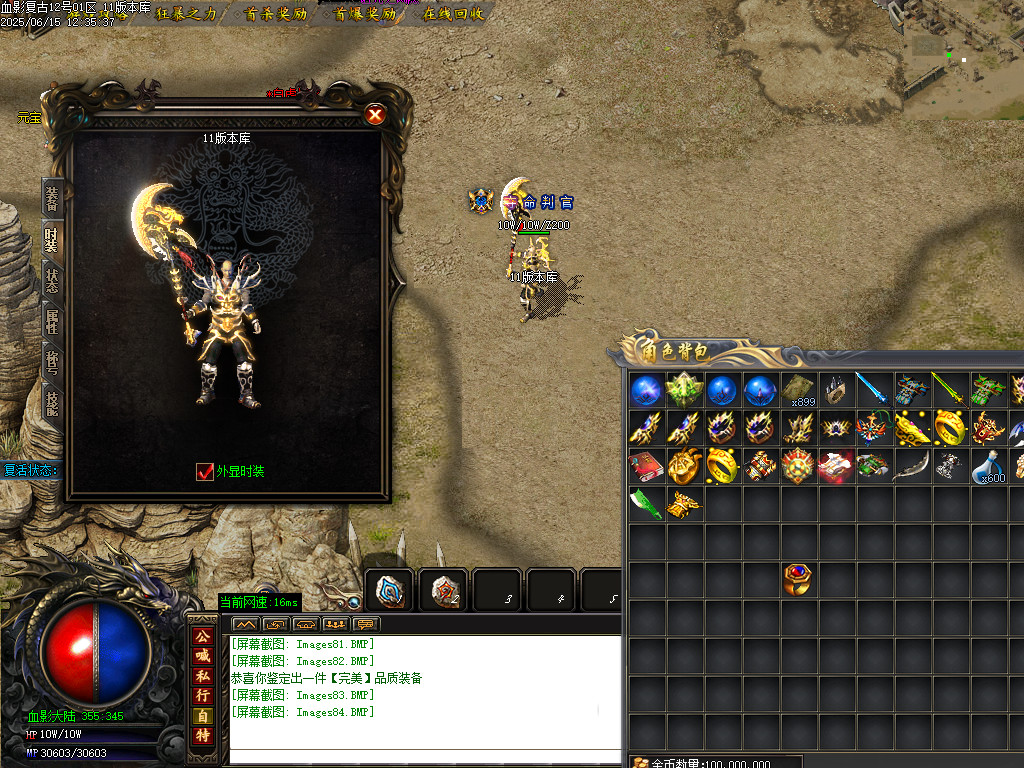Choose the ruby ring sitting alone in bag
Viewport: 1024px width, 768px height.
click(x=797, y=579)
